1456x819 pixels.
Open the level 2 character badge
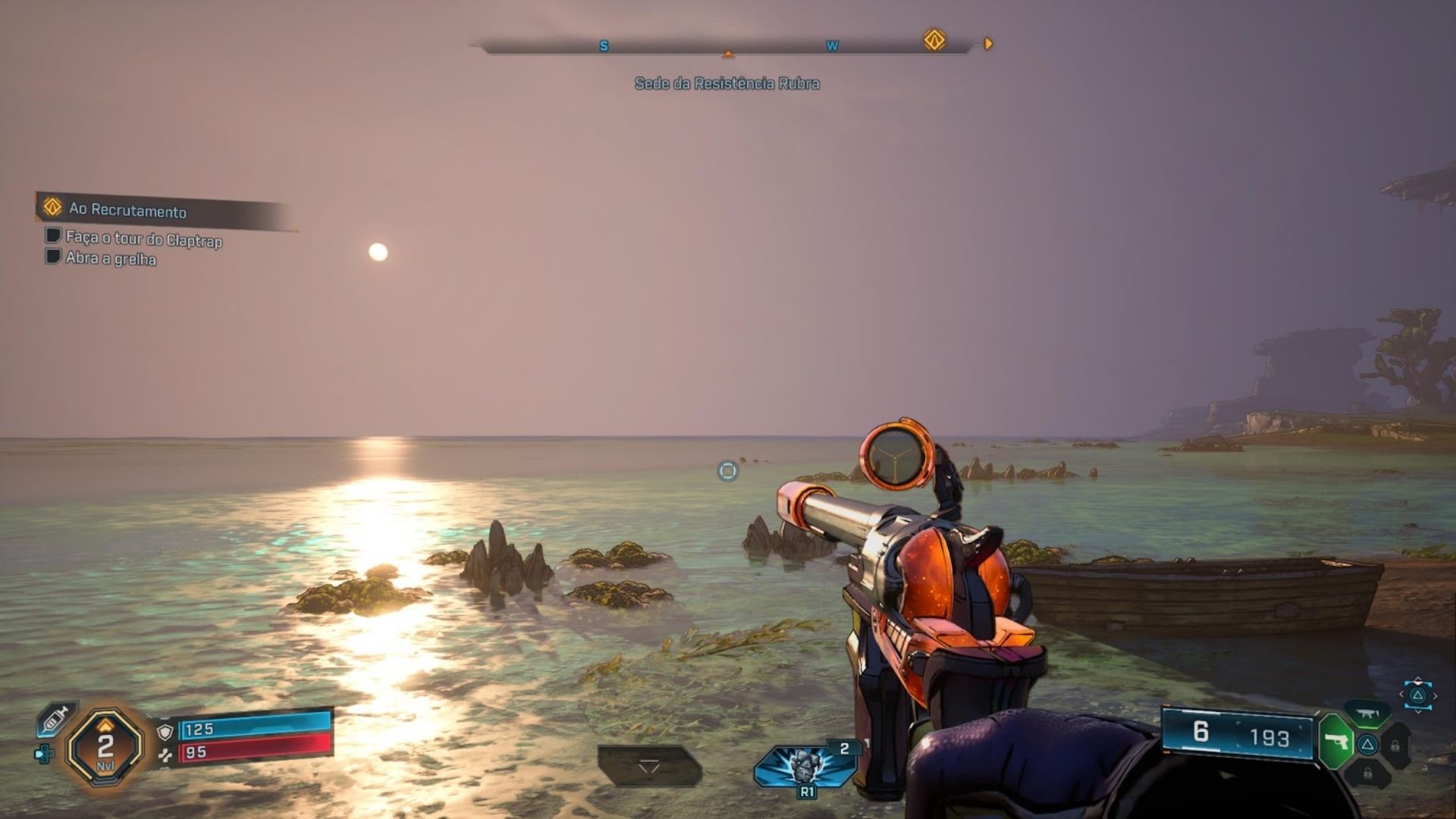coord(105,748)
